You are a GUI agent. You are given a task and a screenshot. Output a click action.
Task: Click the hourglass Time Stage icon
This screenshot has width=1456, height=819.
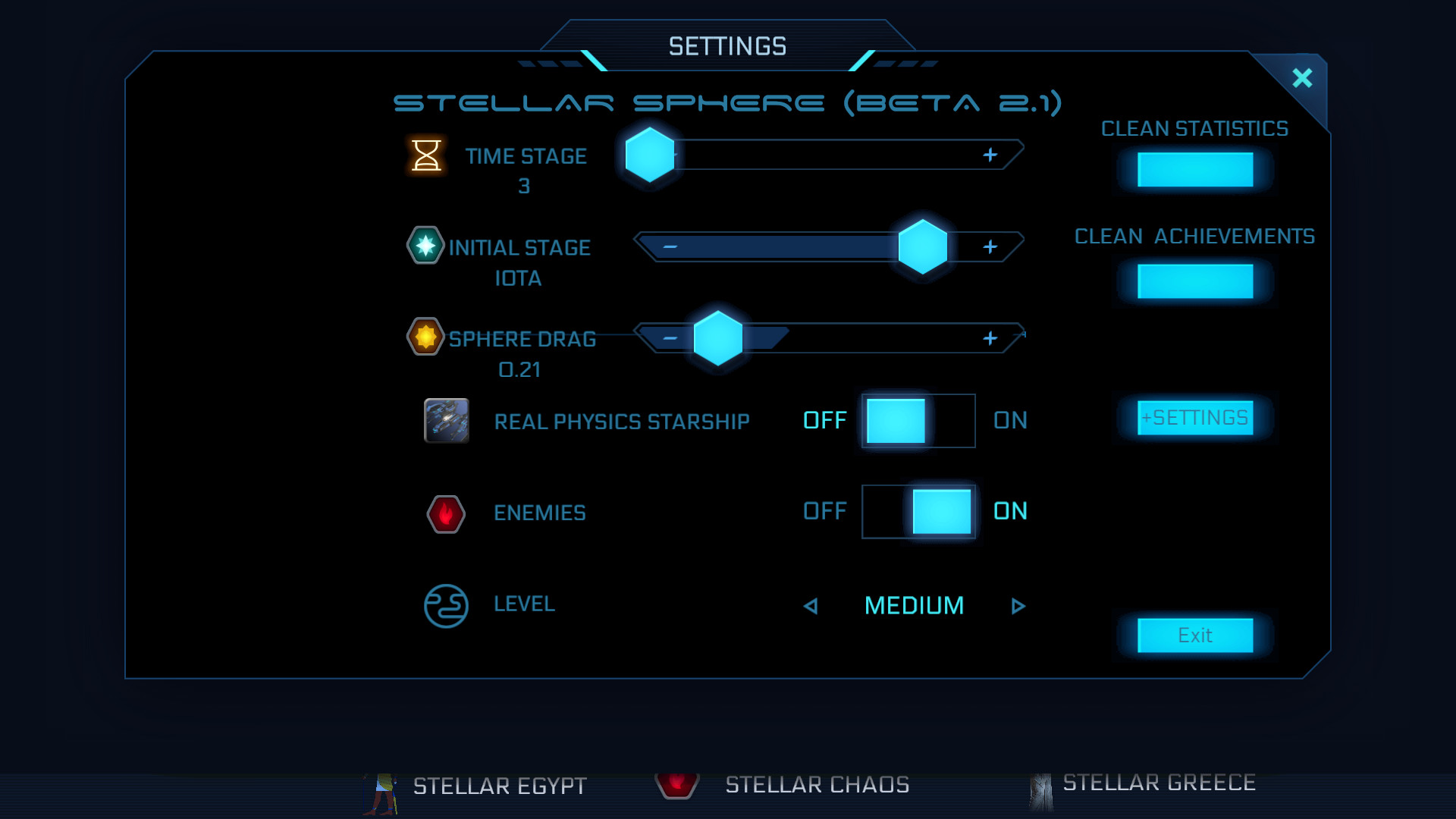point(427,157)
